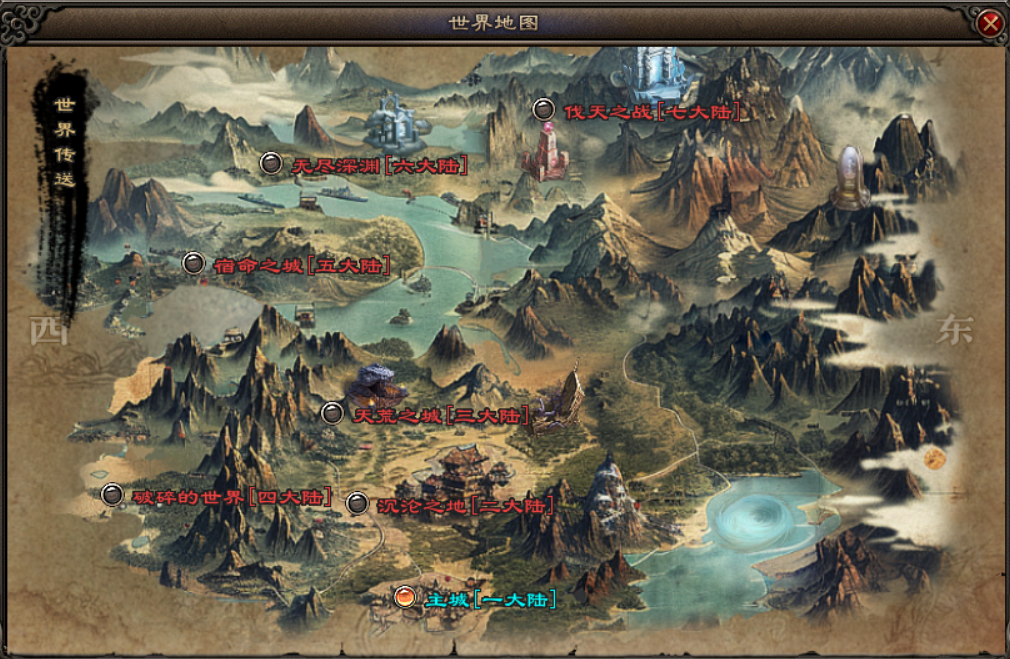1010x659 pixels.
Task: Close the world map window
Action: pyautogui.click(x=989, y=23)
